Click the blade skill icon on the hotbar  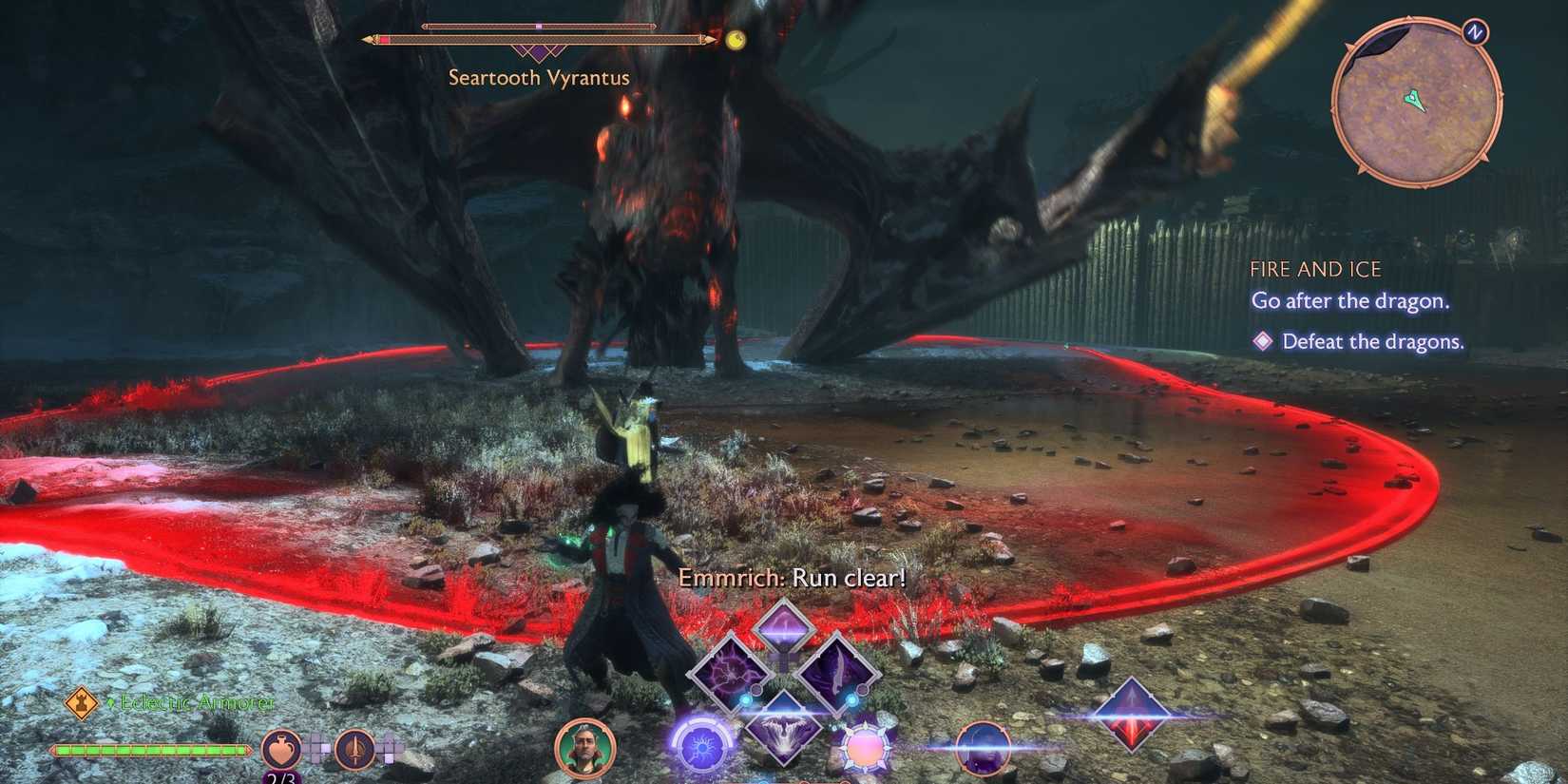click(x=840, y=677)
